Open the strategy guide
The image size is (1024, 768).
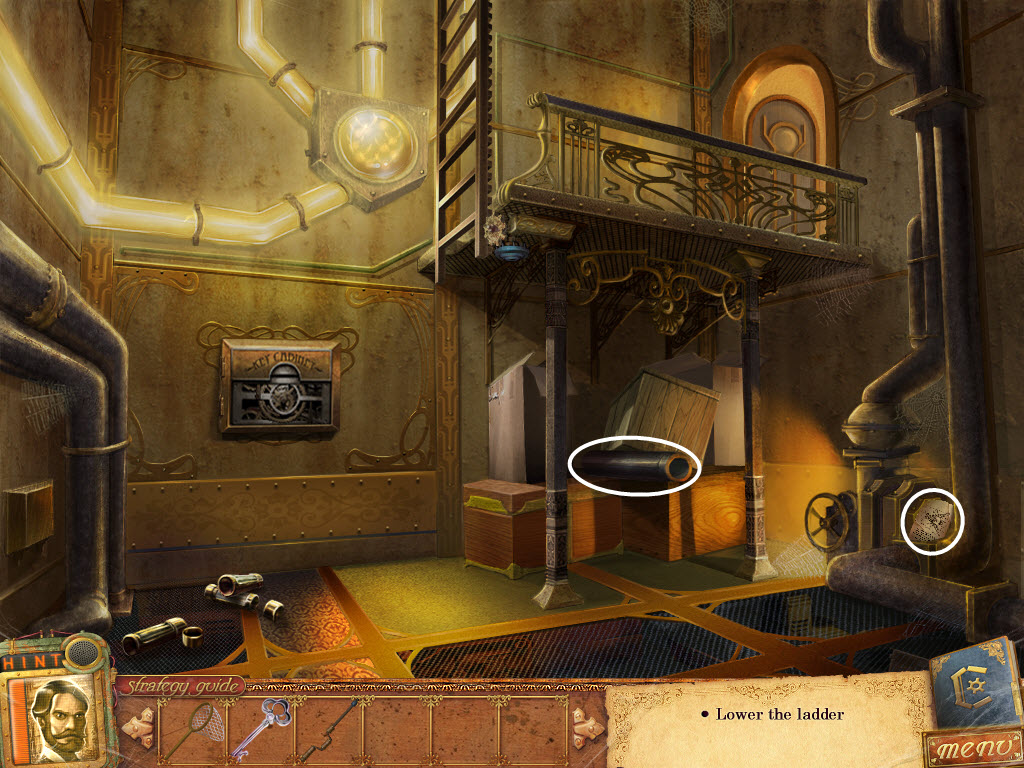tap(181, 686)
